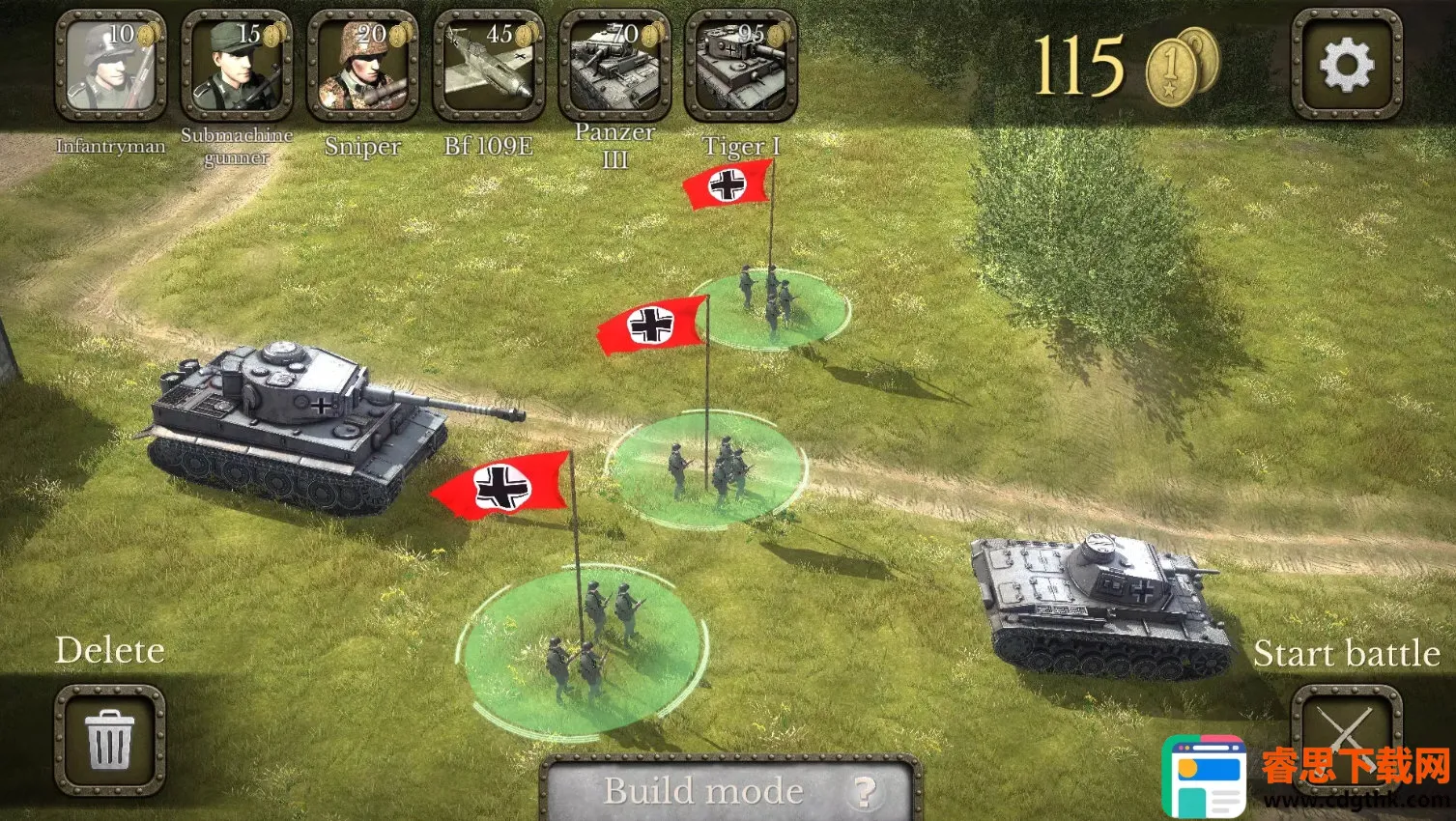Show Build mode help question mark

(864, 792)
